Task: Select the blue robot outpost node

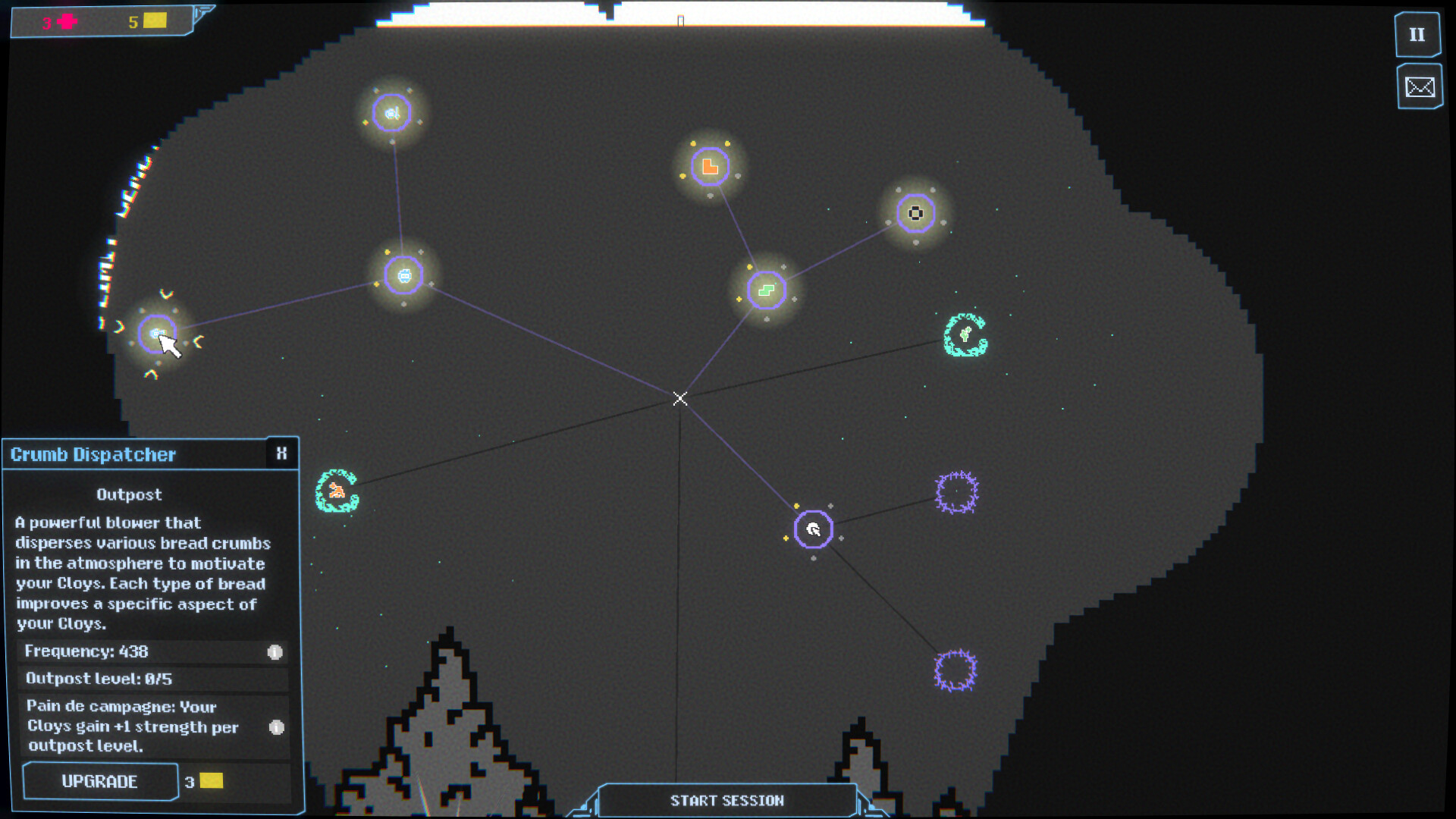Action: (405, 276)
